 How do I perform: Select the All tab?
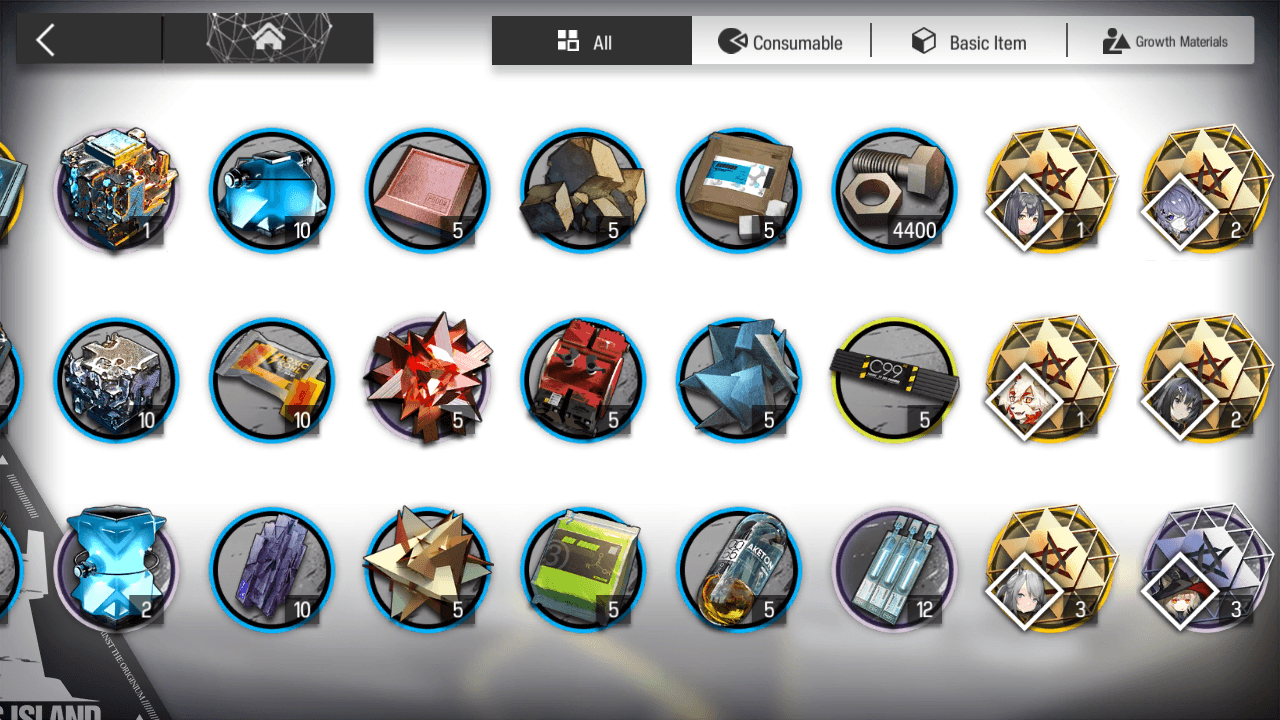[x=591, y=42]
